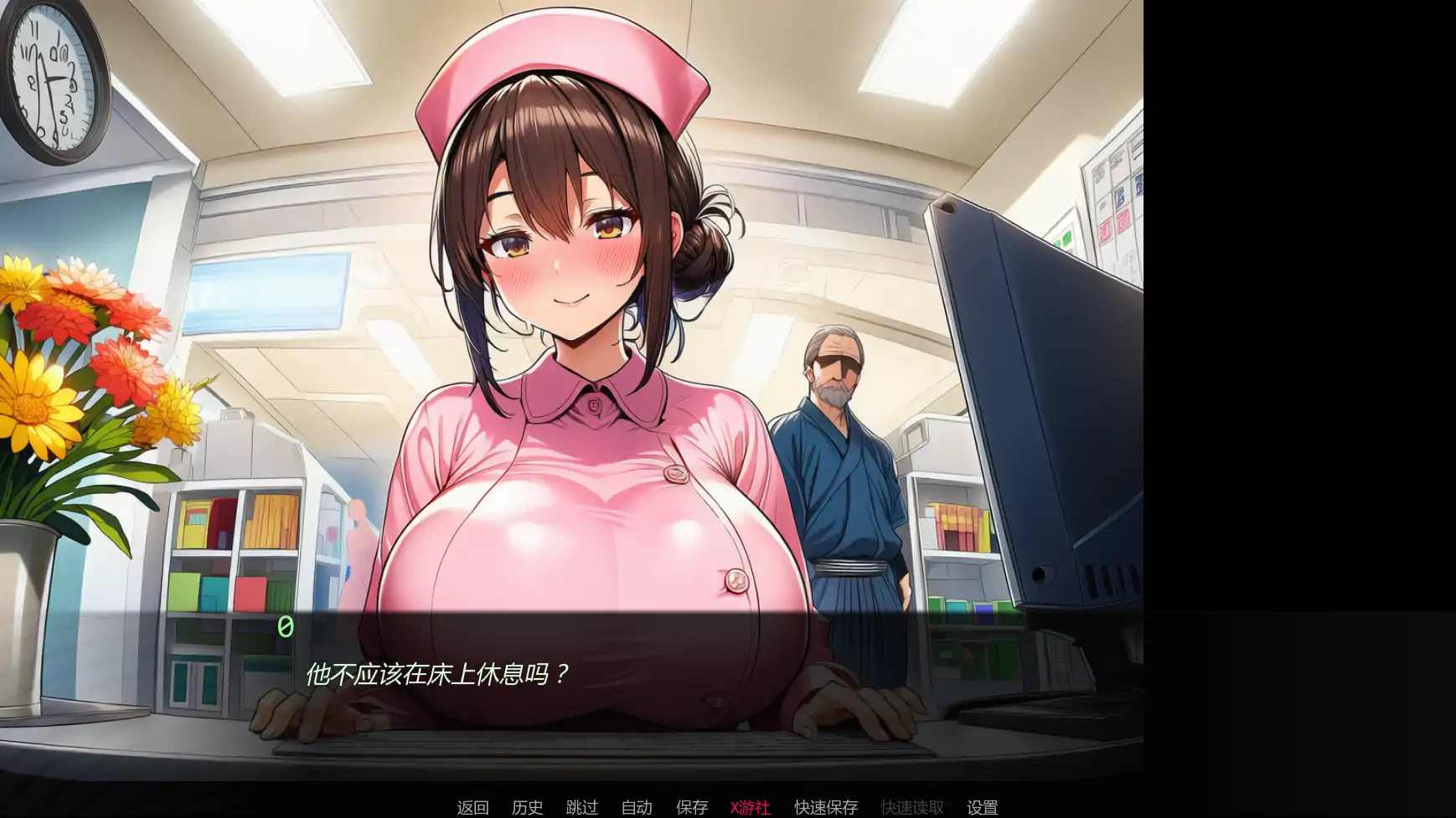This screenshot has height=818, width=1456.
Task: Open the 设置 settings menu
Action: [981, 807]
